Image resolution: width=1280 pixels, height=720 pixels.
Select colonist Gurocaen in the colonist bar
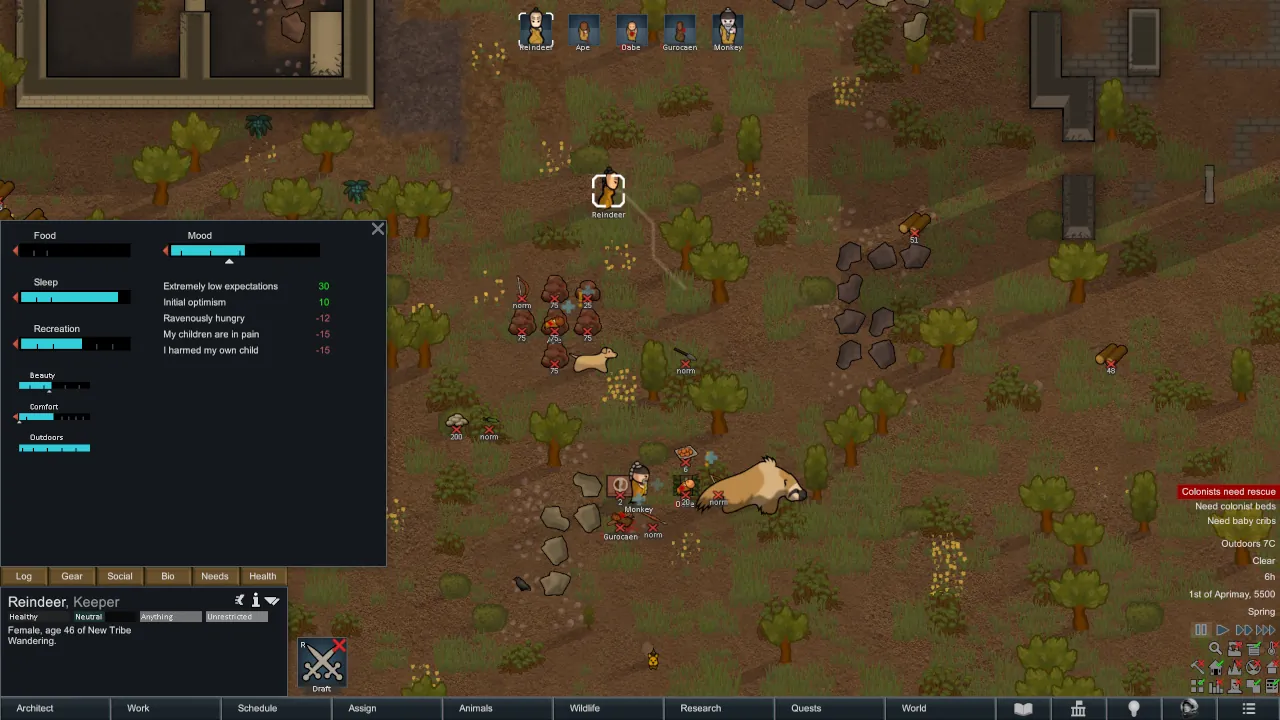point(680,29)
